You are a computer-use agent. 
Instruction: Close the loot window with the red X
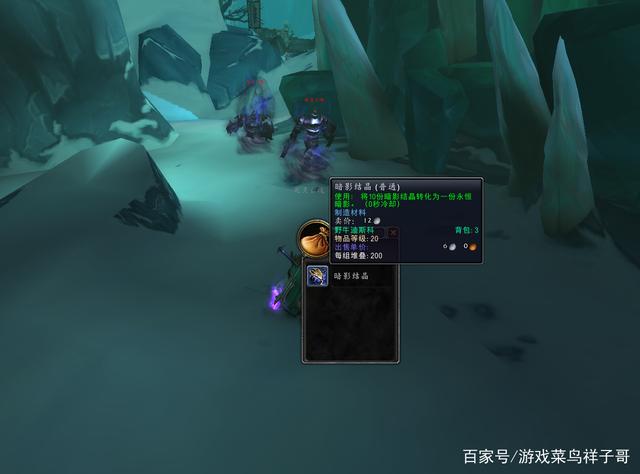coord(393,232)
